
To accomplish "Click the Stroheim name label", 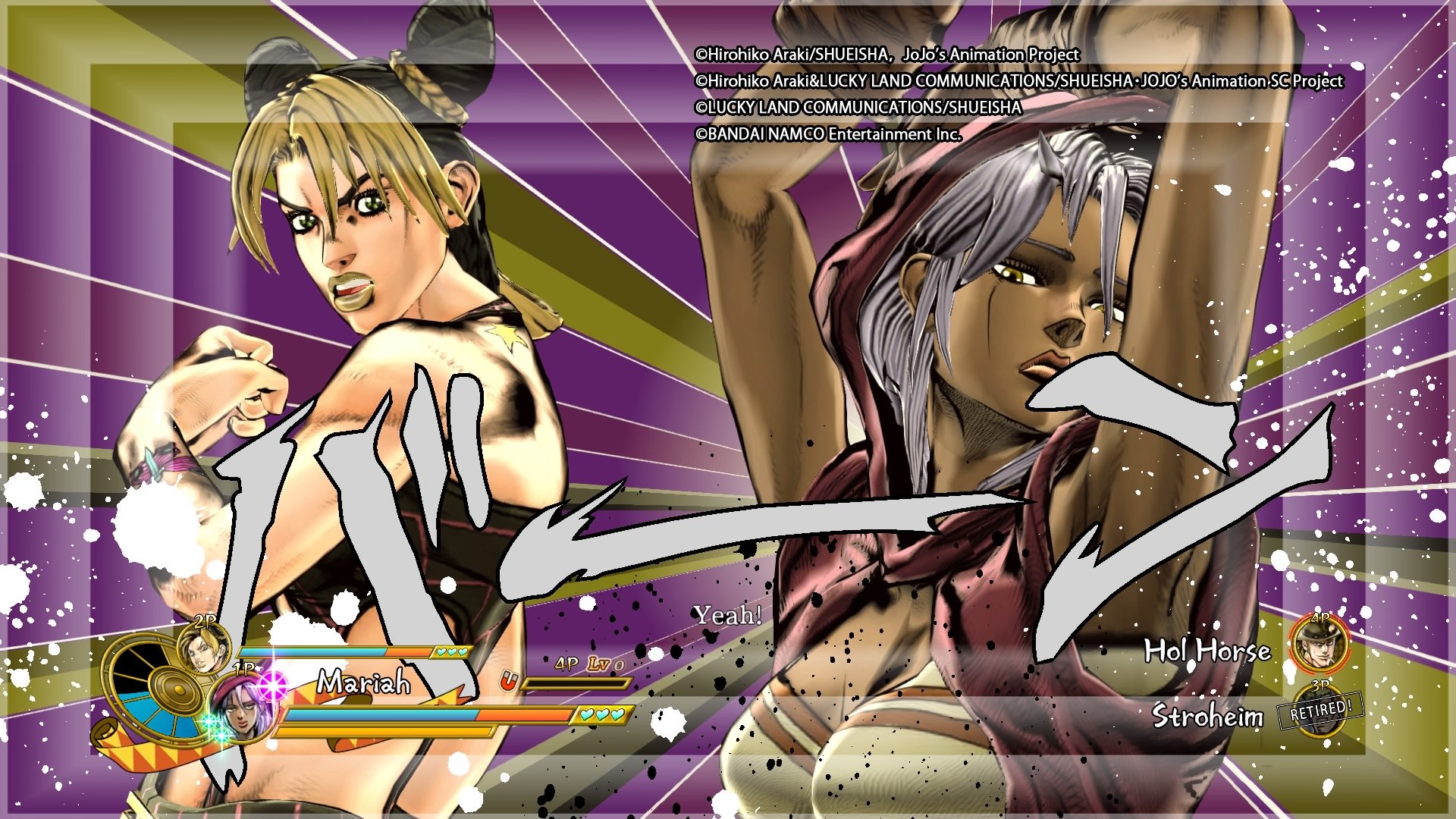I will coord(1207,714).
